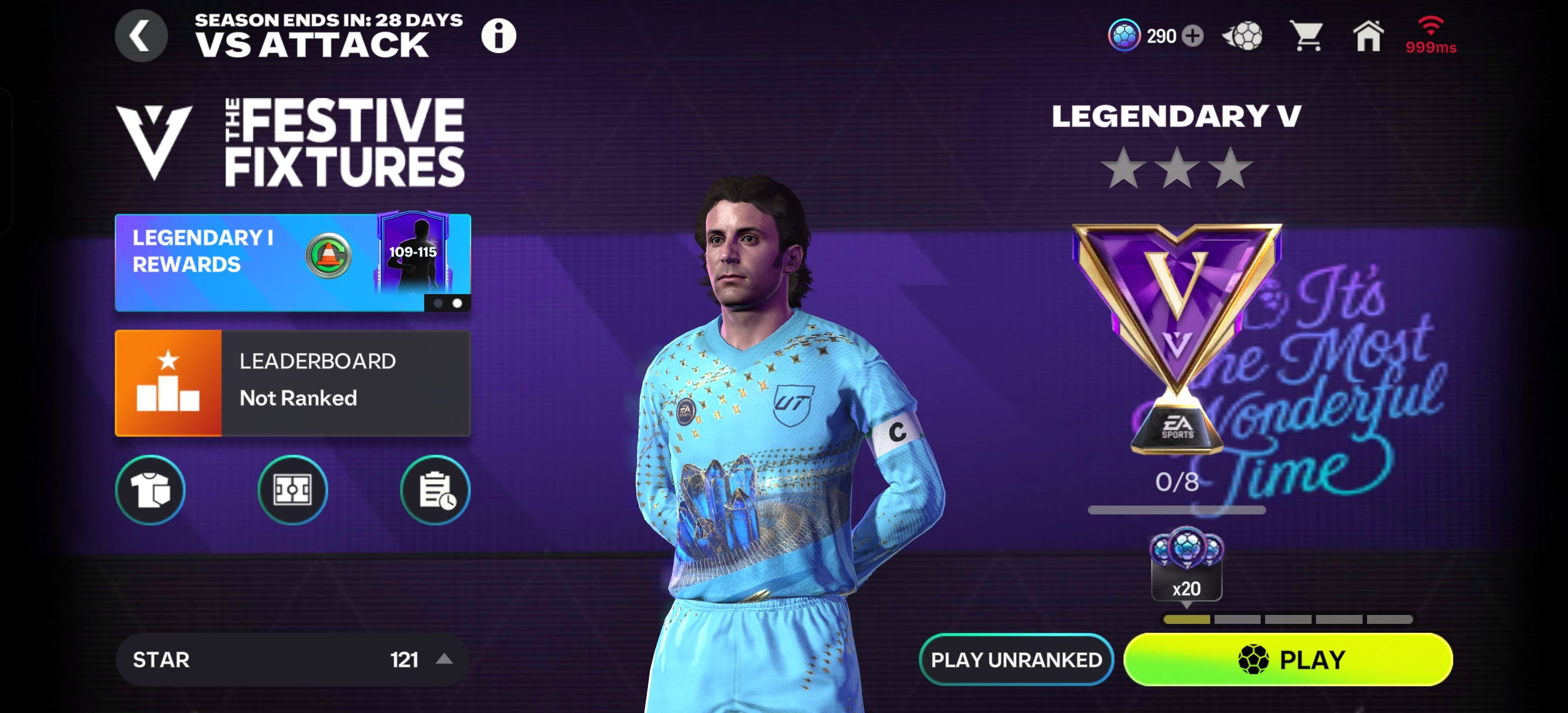Open the shopping cart store

(1306, 36)
